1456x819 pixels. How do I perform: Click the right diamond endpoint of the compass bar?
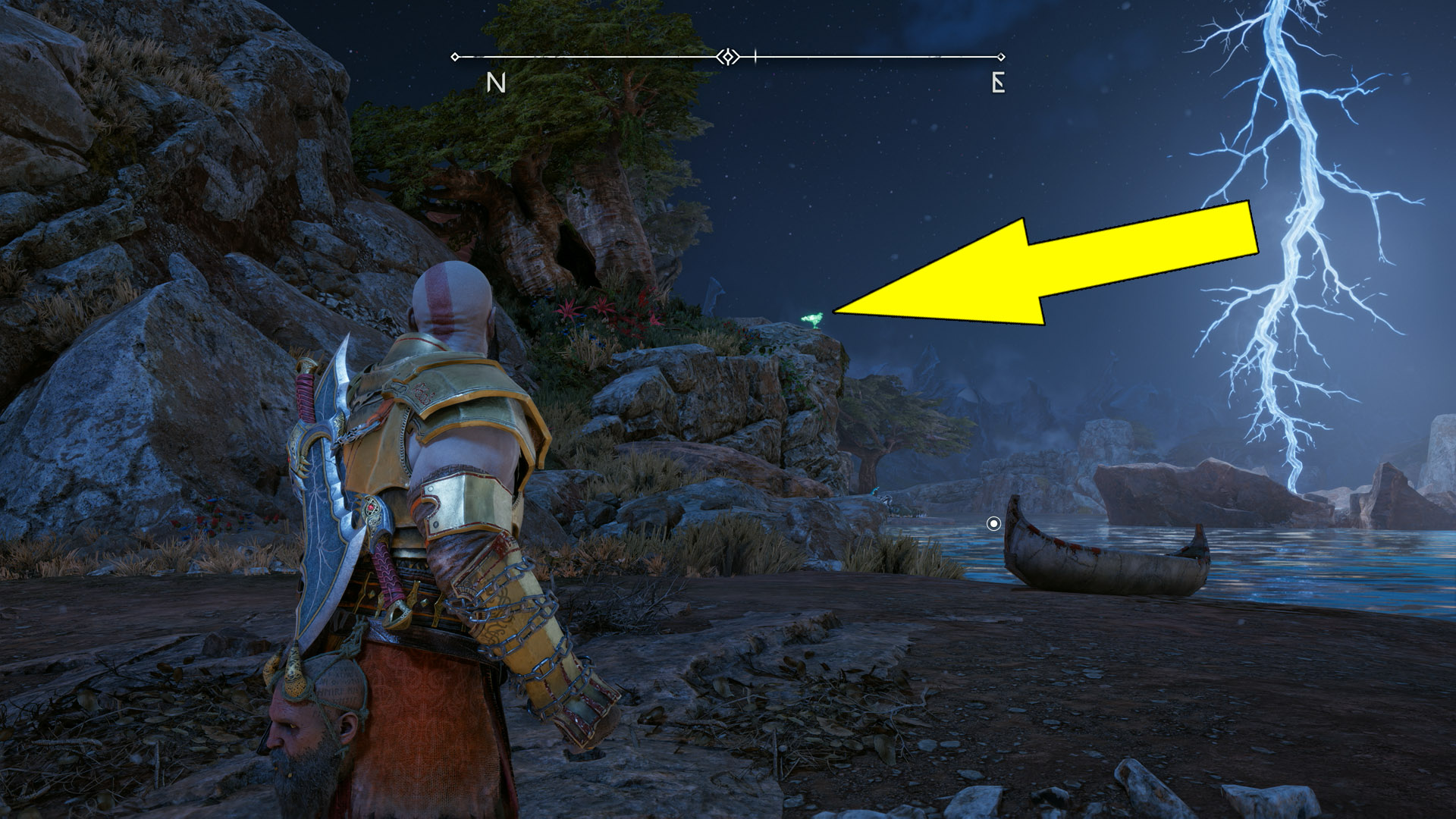(x=1001, y=55)
